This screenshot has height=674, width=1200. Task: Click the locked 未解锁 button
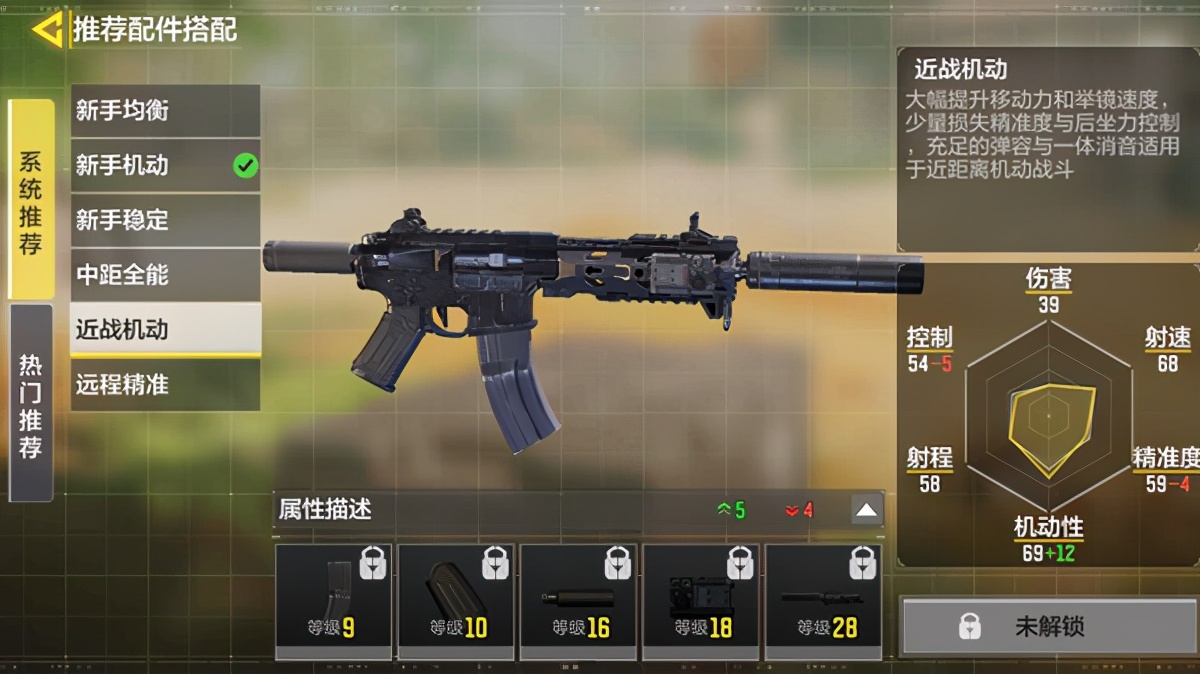(x=1049, y=627)
